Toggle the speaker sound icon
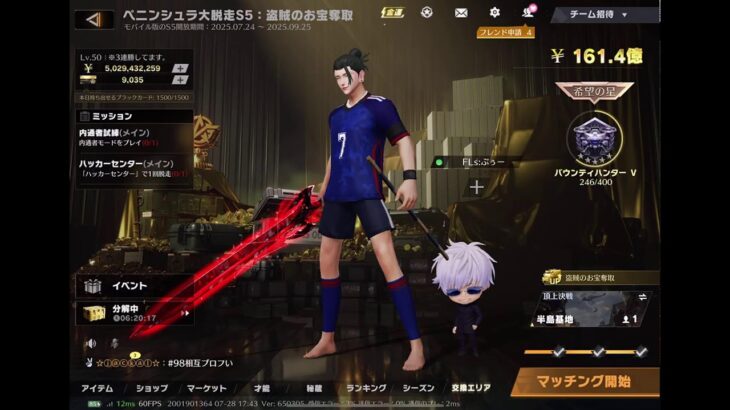The height and width of the screenshot is (410, 730). pyautogui.click(x=87, y=343)
